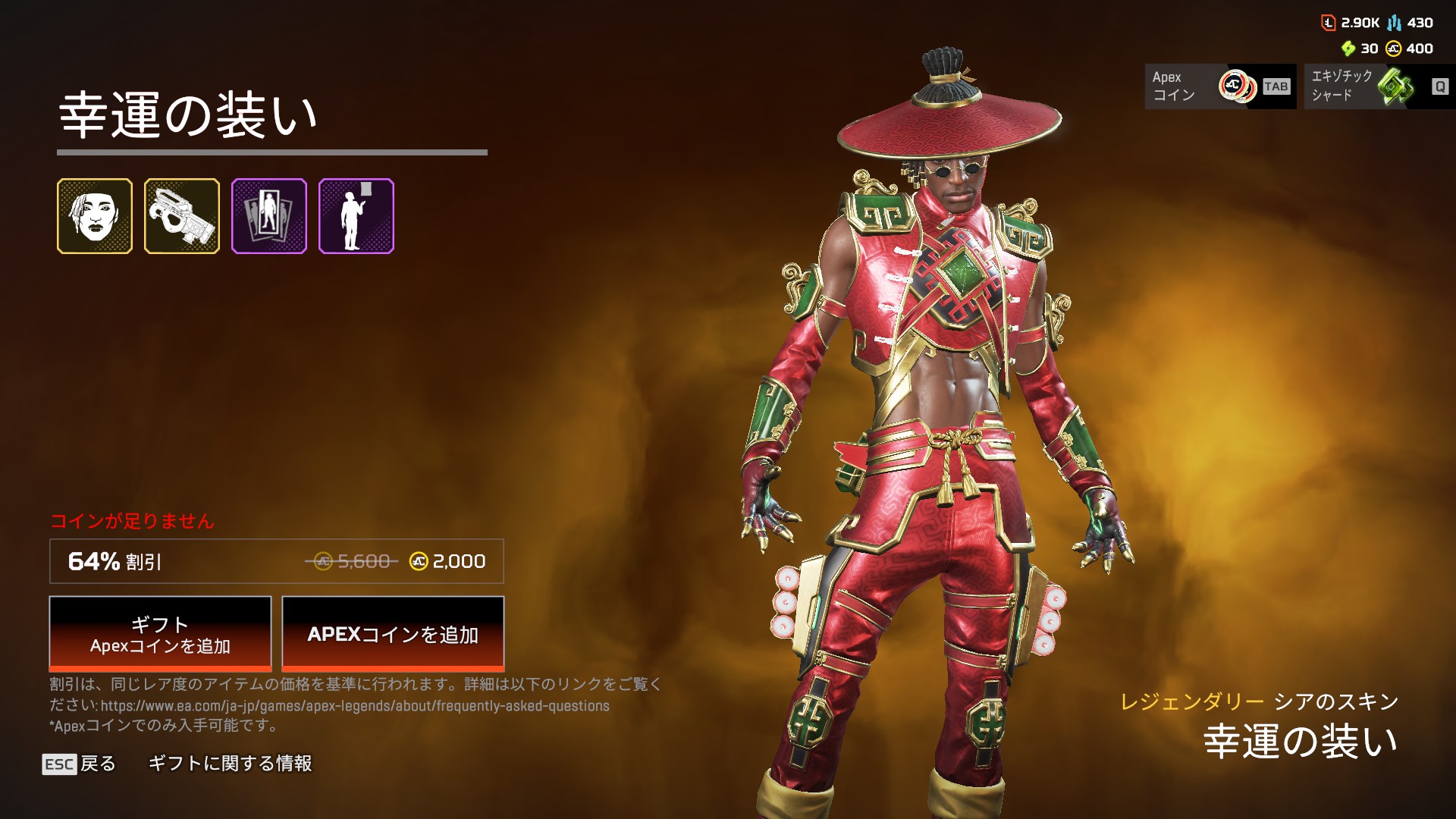Open the Apex コイン currency panel

[x=1219, y=86]
